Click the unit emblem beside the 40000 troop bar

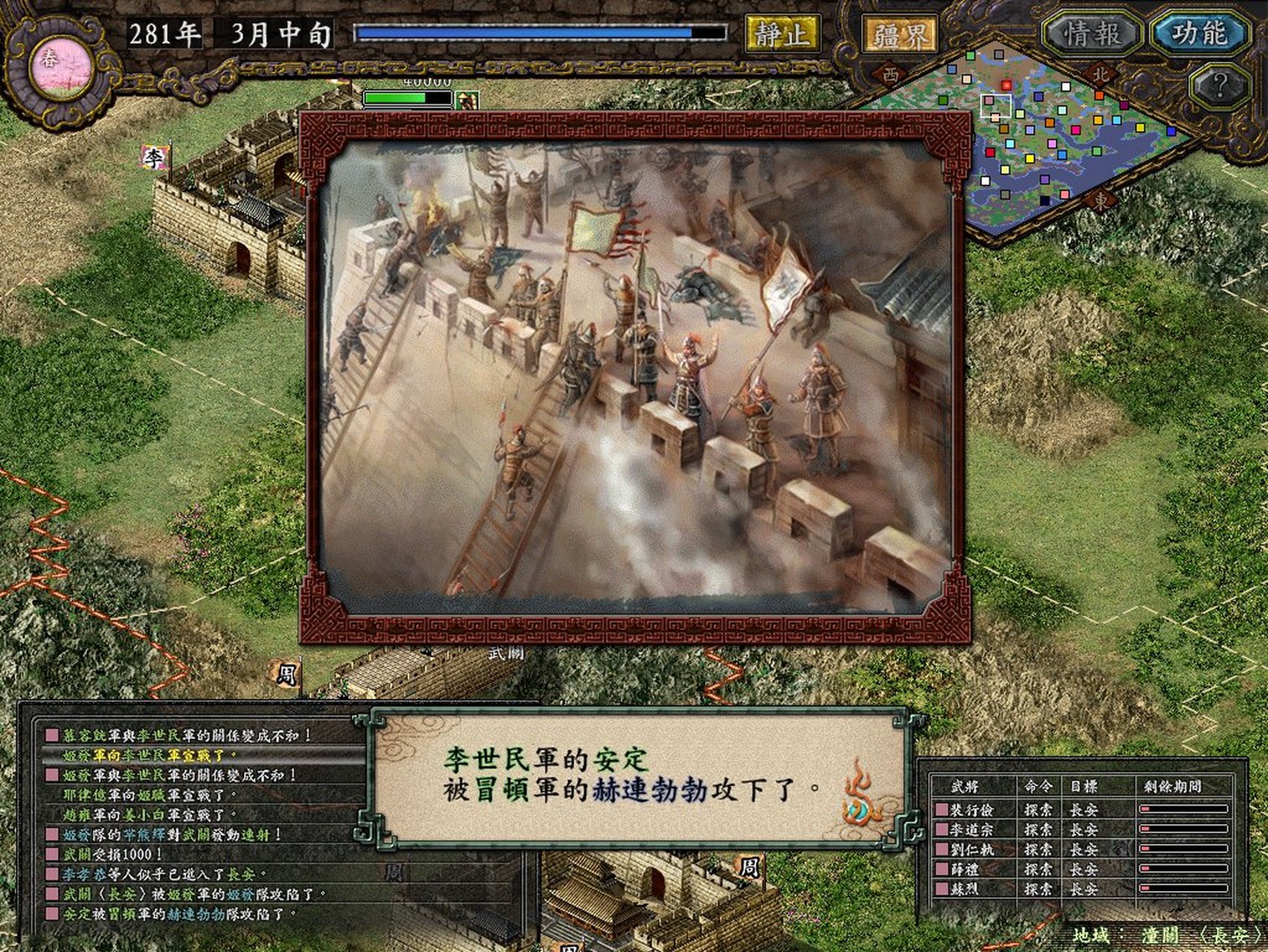pos(467,100)
